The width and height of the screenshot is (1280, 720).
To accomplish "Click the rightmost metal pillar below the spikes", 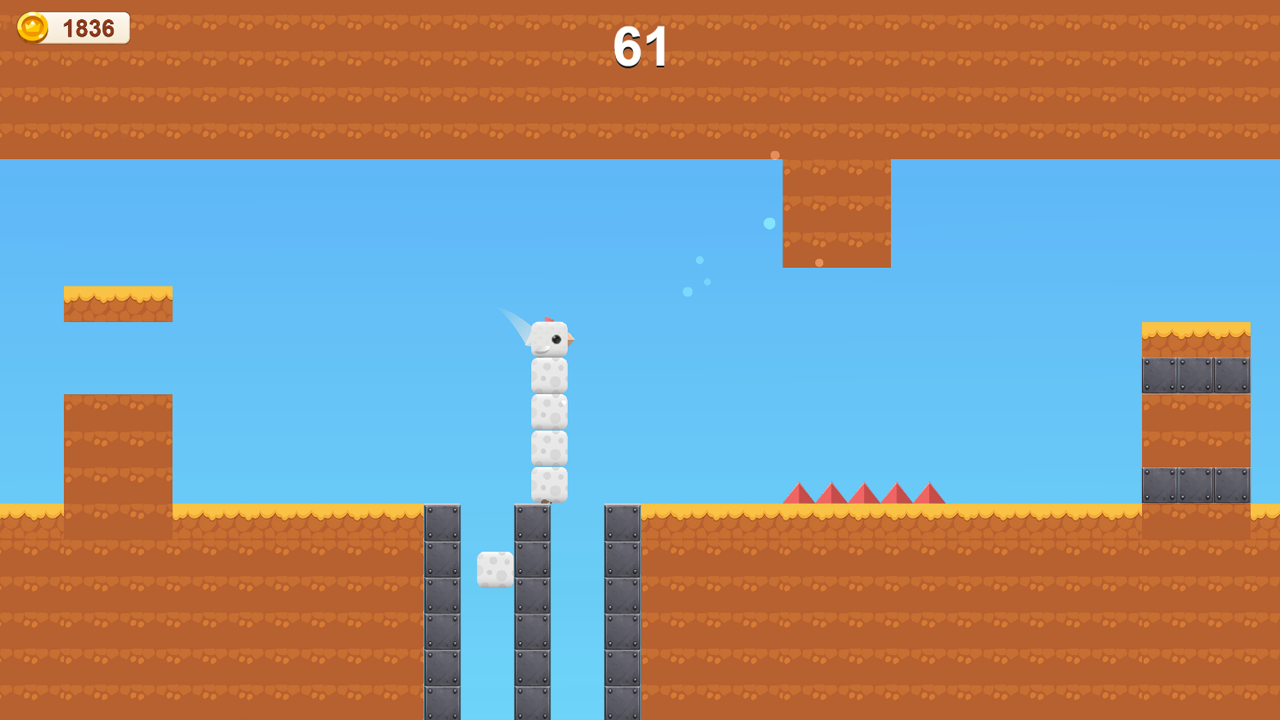I will [620, 610].
